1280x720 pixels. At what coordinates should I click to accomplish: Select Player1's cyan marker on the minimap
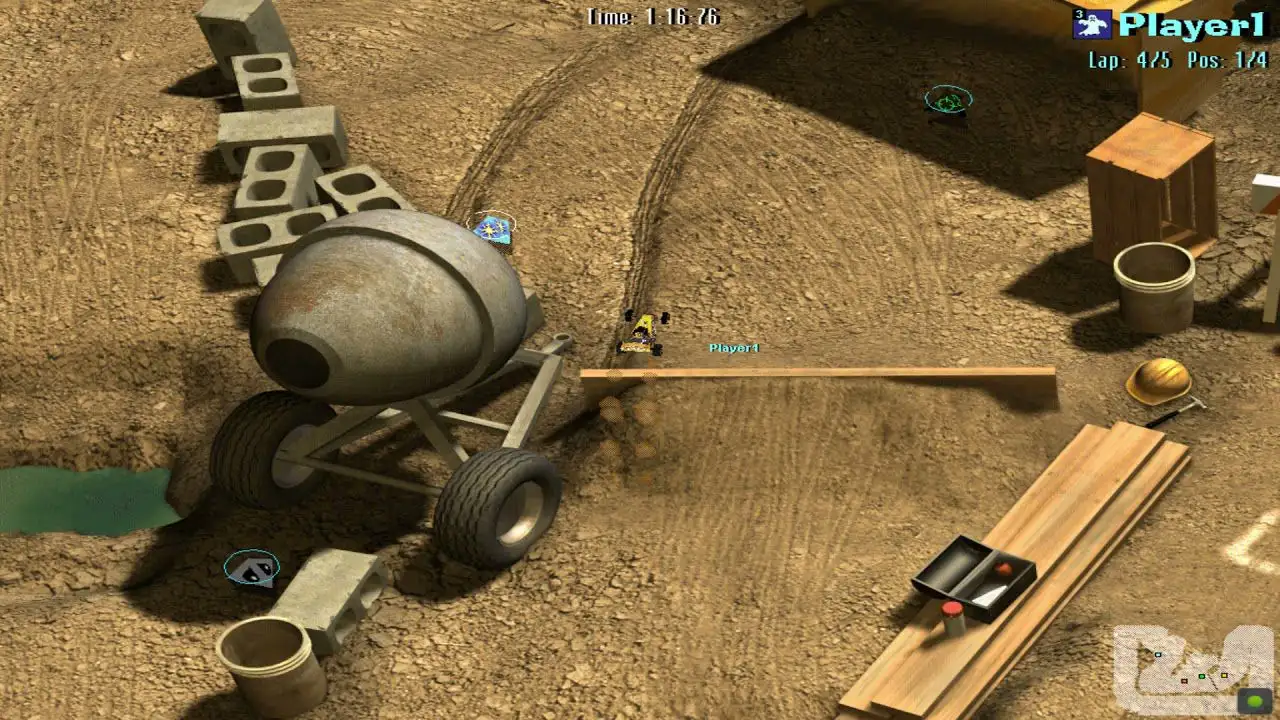[1158, 655]
